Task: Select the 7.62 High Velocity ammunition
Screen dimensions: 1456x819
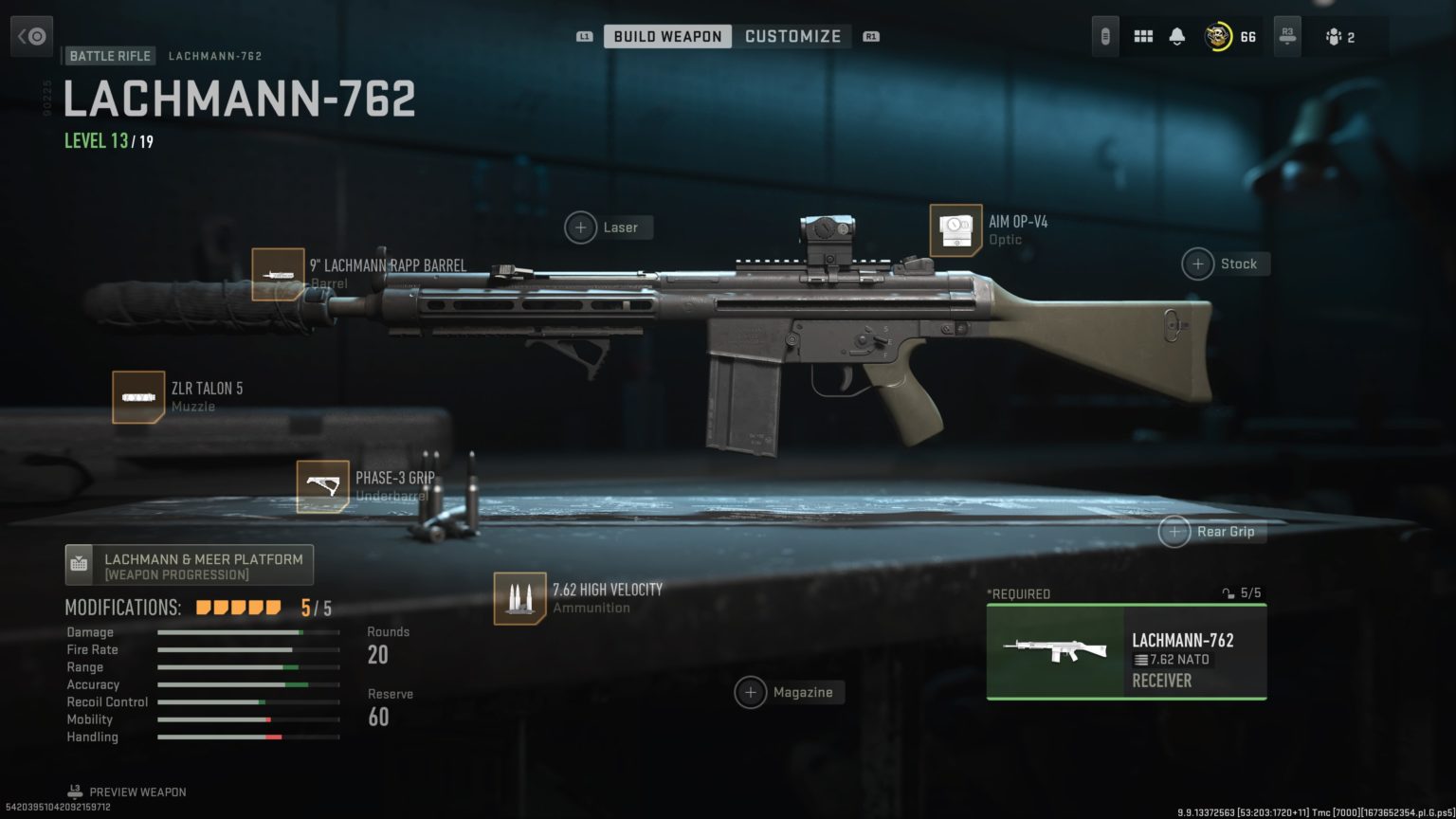Action: [x=519, y=597]
